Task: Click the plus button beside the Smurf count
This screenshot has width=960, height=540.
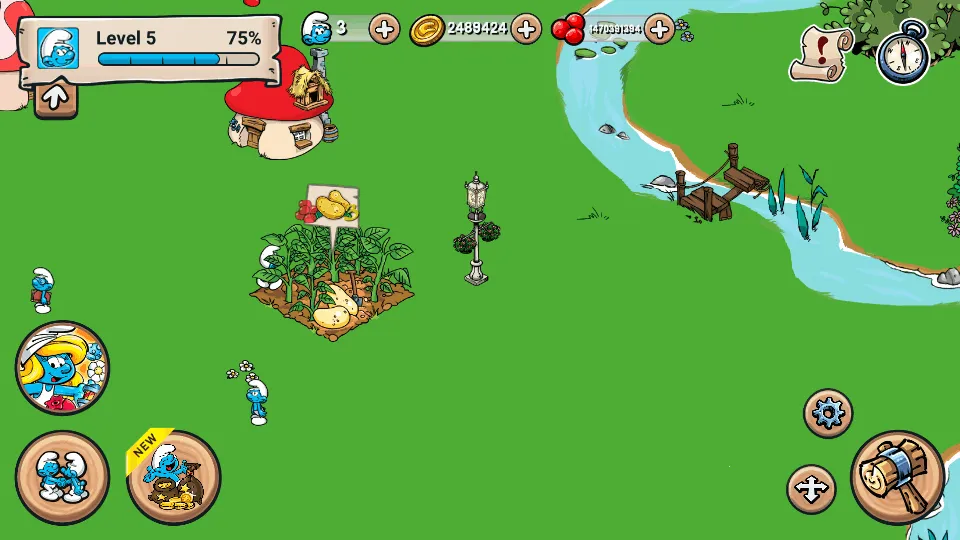Action: click(x=384, y=28)
